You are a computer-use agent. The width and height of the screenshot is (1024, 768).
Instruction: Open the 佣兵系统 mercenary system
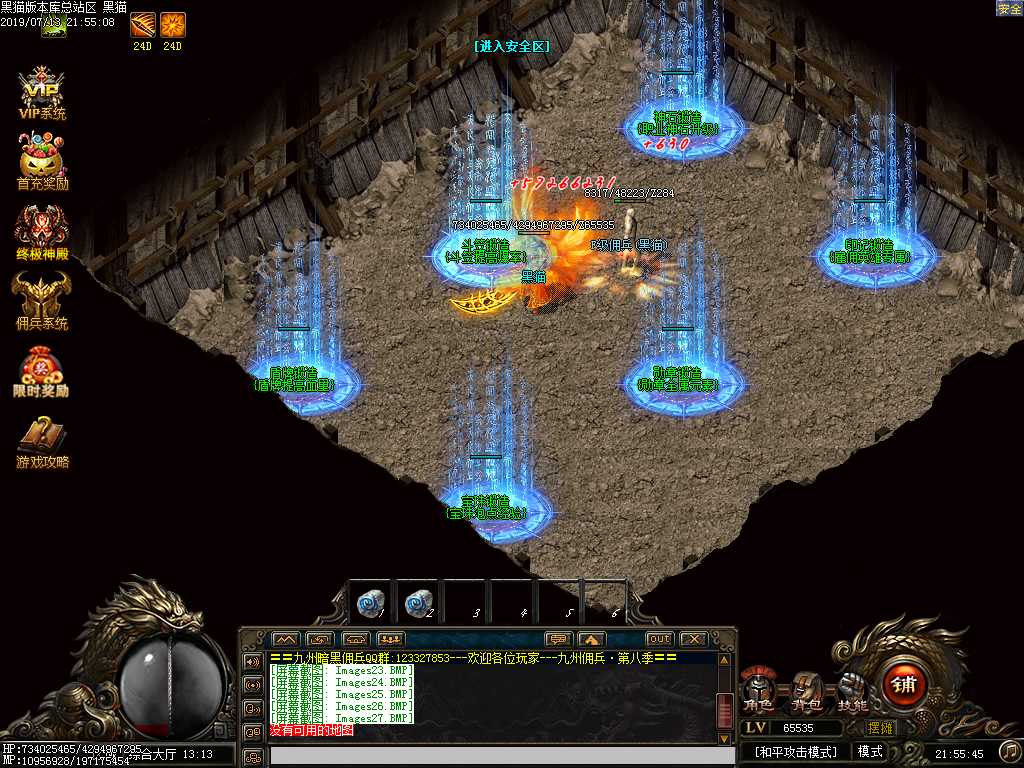point(42,300)
